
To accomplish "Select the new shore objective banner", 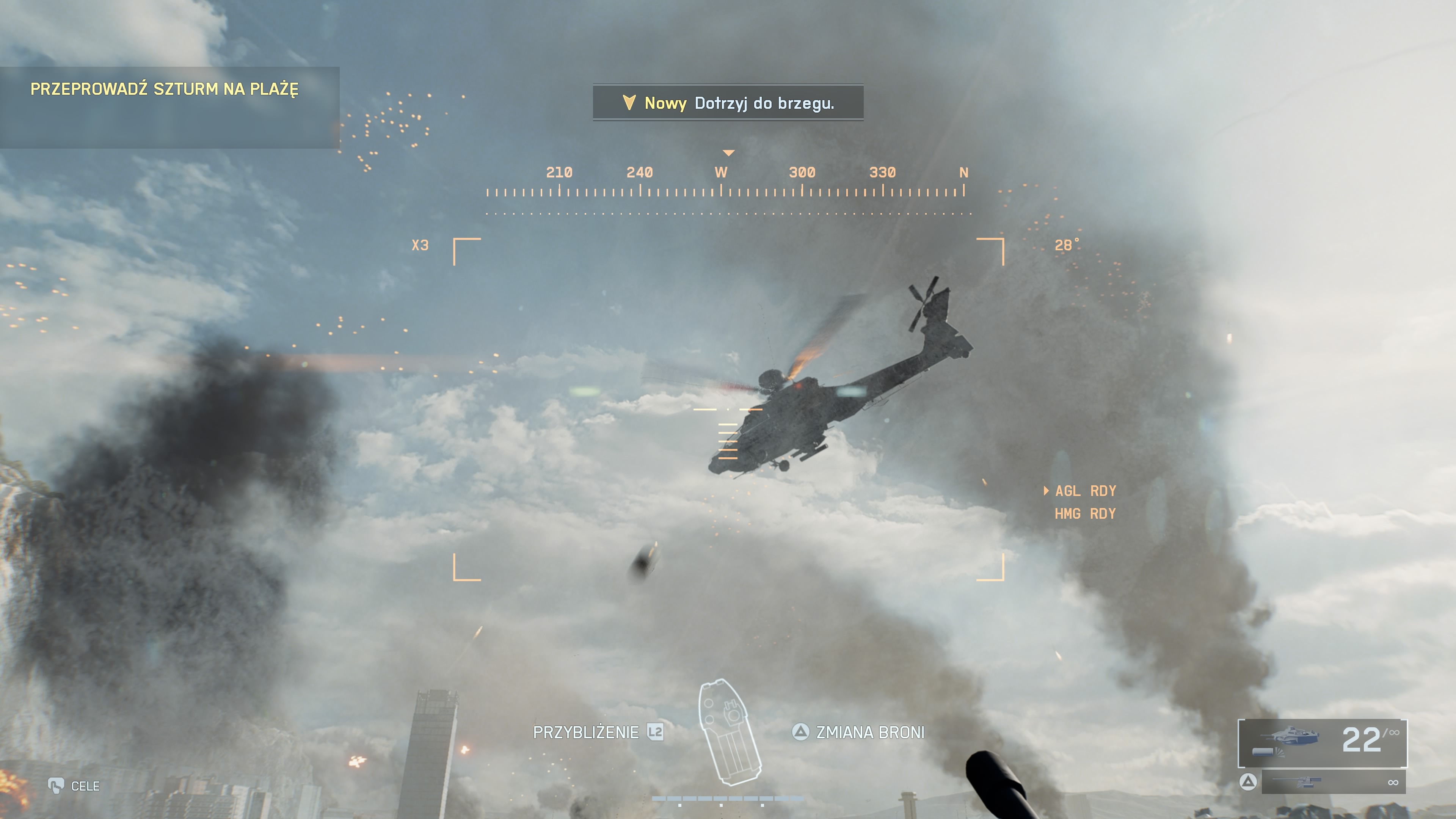I will point(728,103).
